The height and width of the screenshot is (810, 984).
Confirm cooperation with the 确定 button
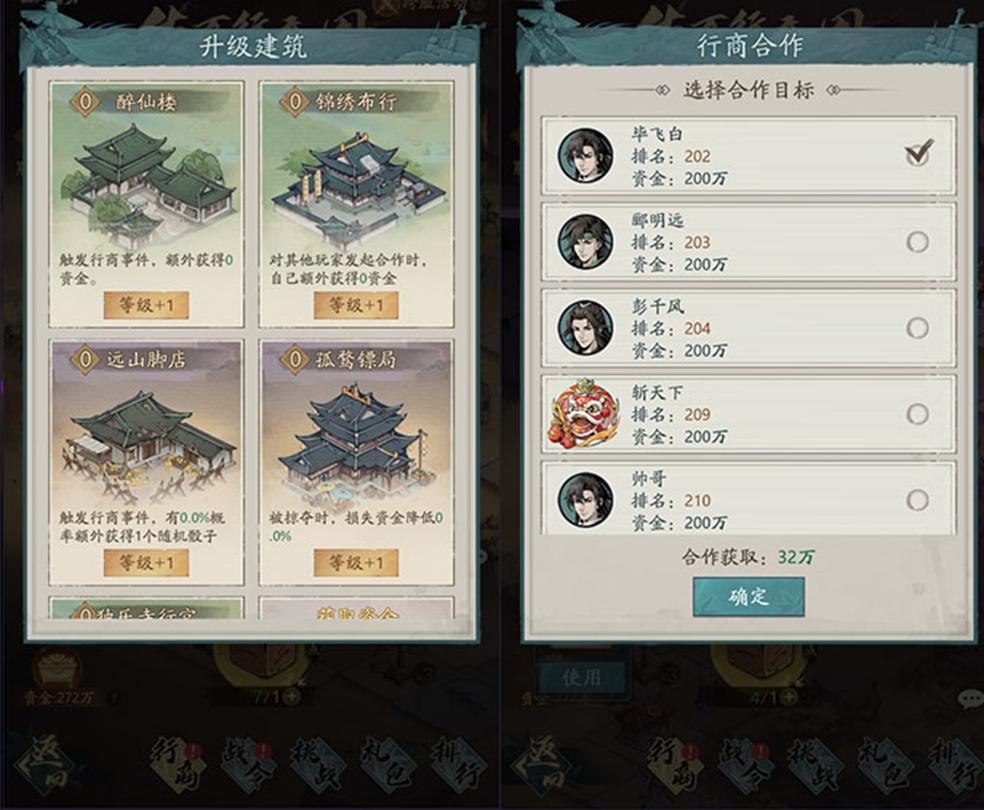(748, 597)
